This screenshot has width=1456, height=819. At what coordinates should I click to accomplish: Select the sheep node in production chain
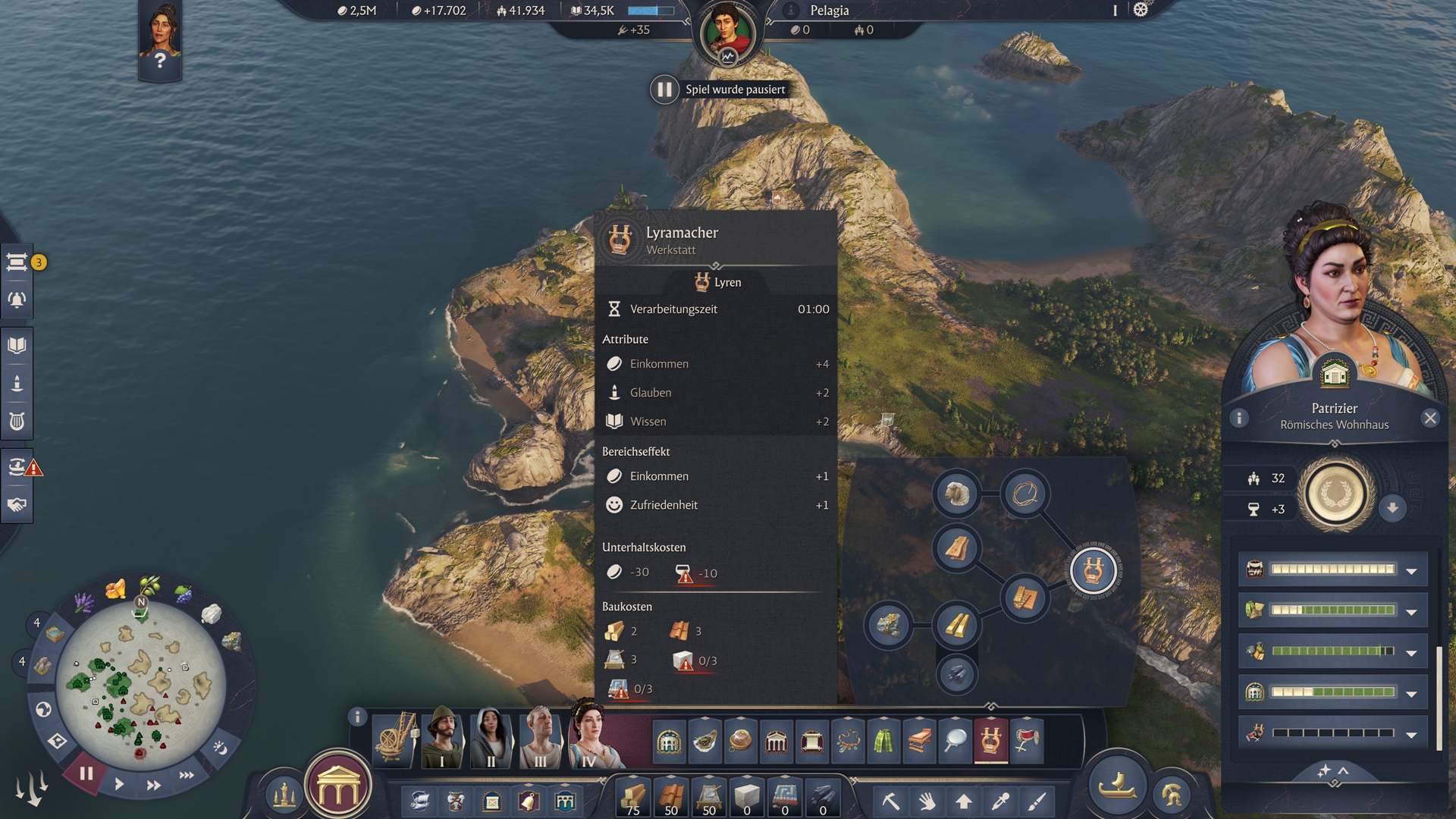956,494
